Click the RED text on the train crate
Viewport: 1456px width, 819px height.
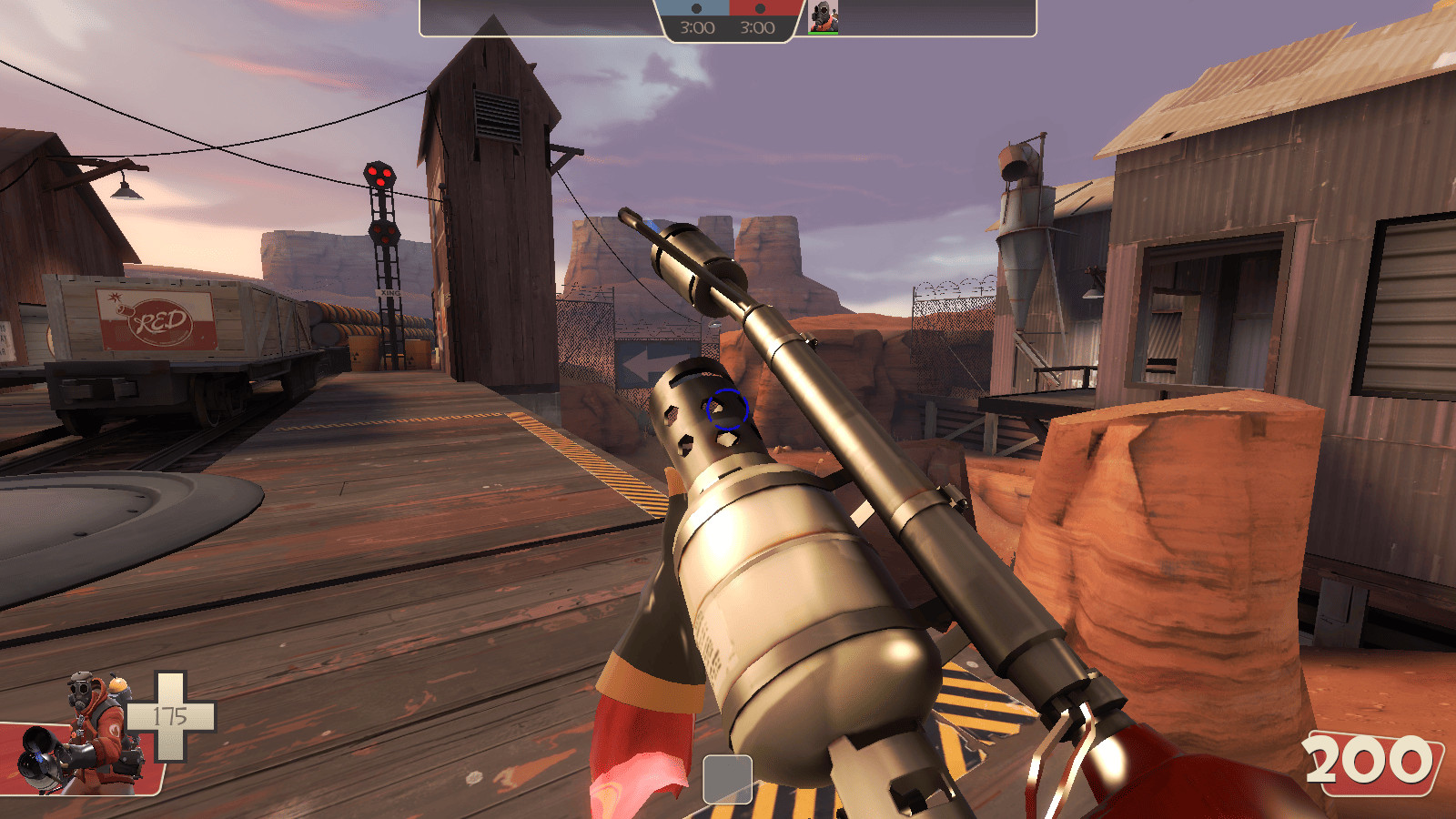click(161, 320)
